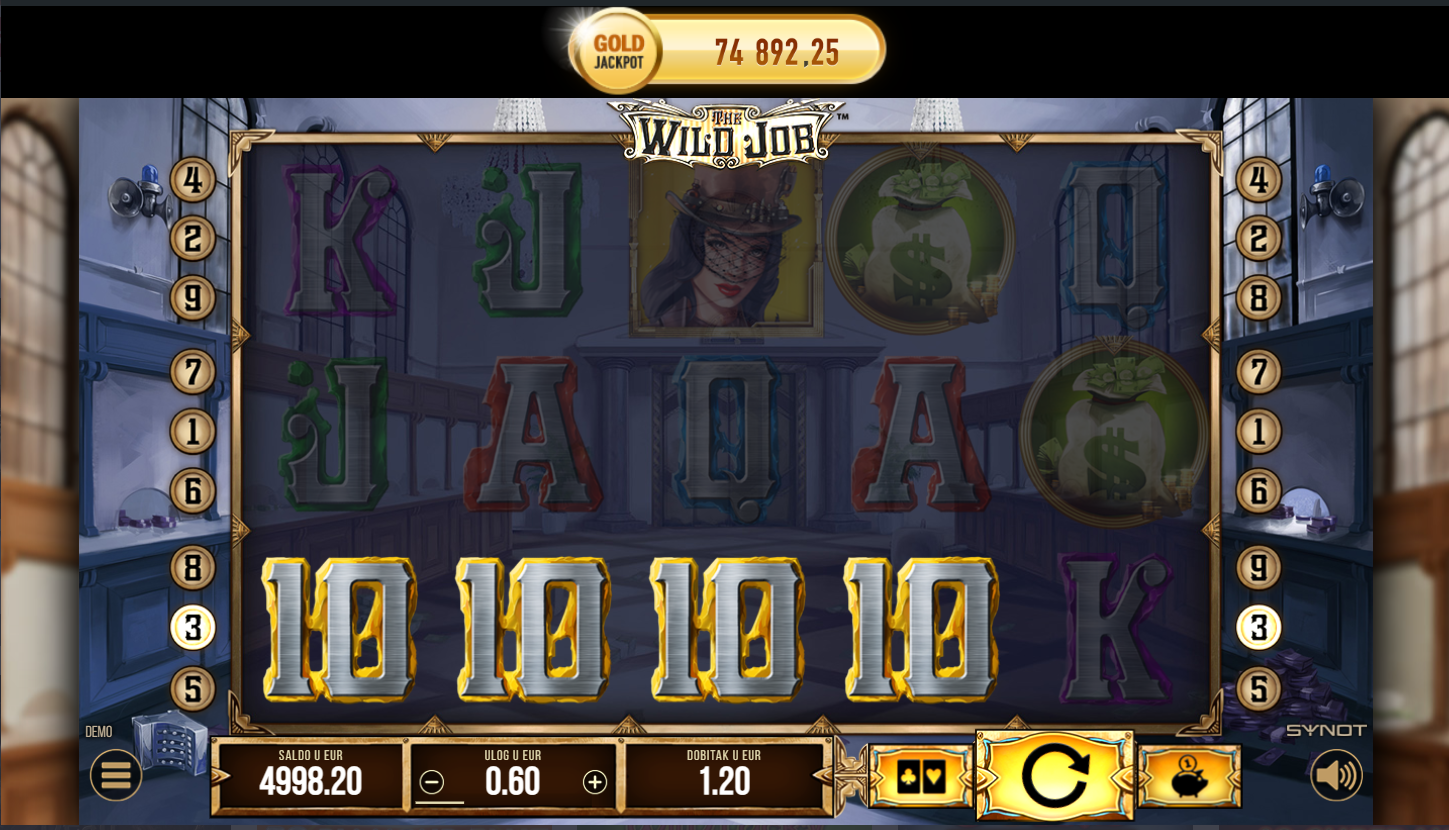1449x830 pixels.
Task: Toggle the sound speaker icon
Action: click(x=1336, y=775)
